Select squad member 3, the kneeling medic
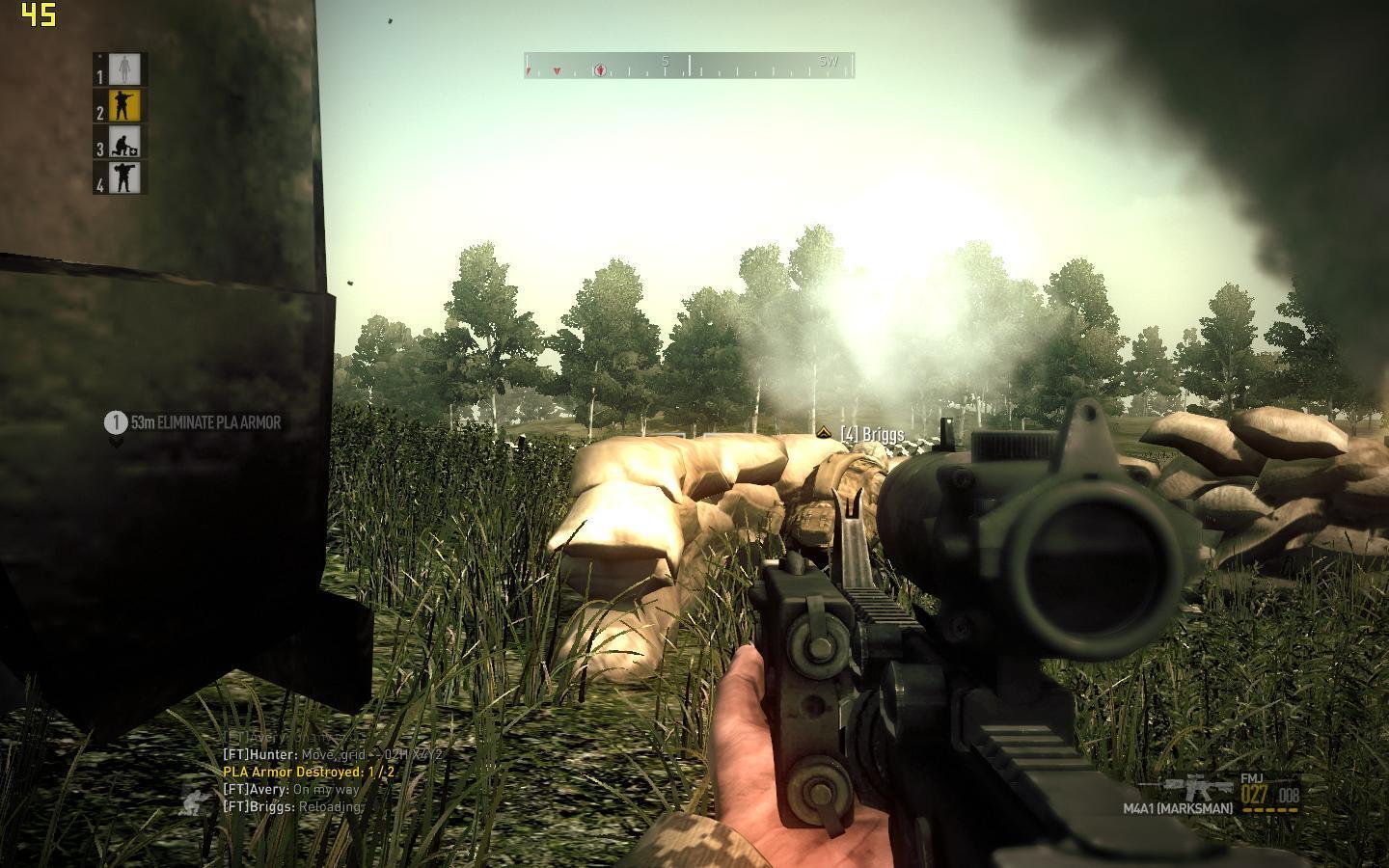 (x=123, y=142)
